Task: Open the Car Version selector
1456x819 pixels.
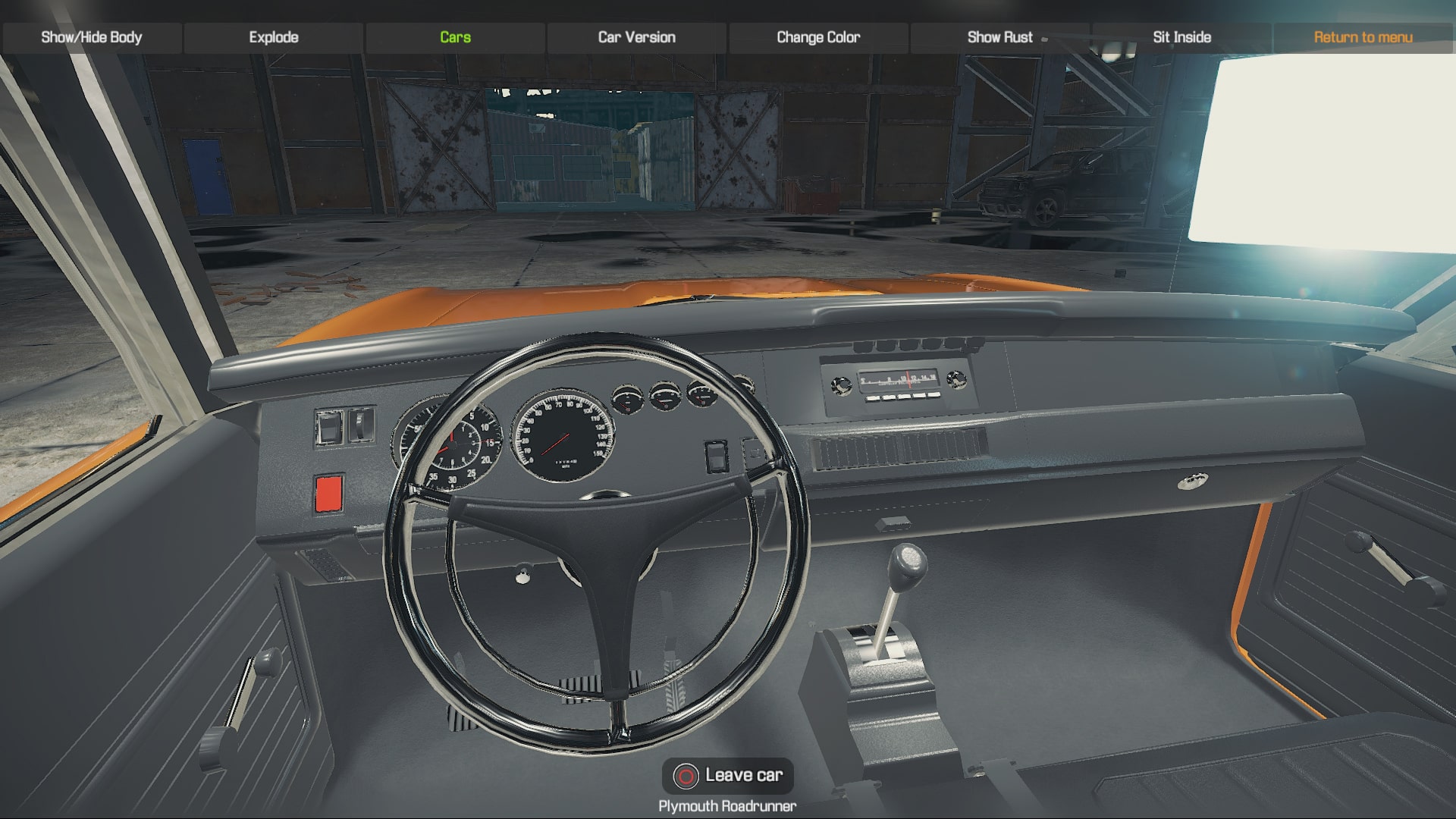Action: 636,36
